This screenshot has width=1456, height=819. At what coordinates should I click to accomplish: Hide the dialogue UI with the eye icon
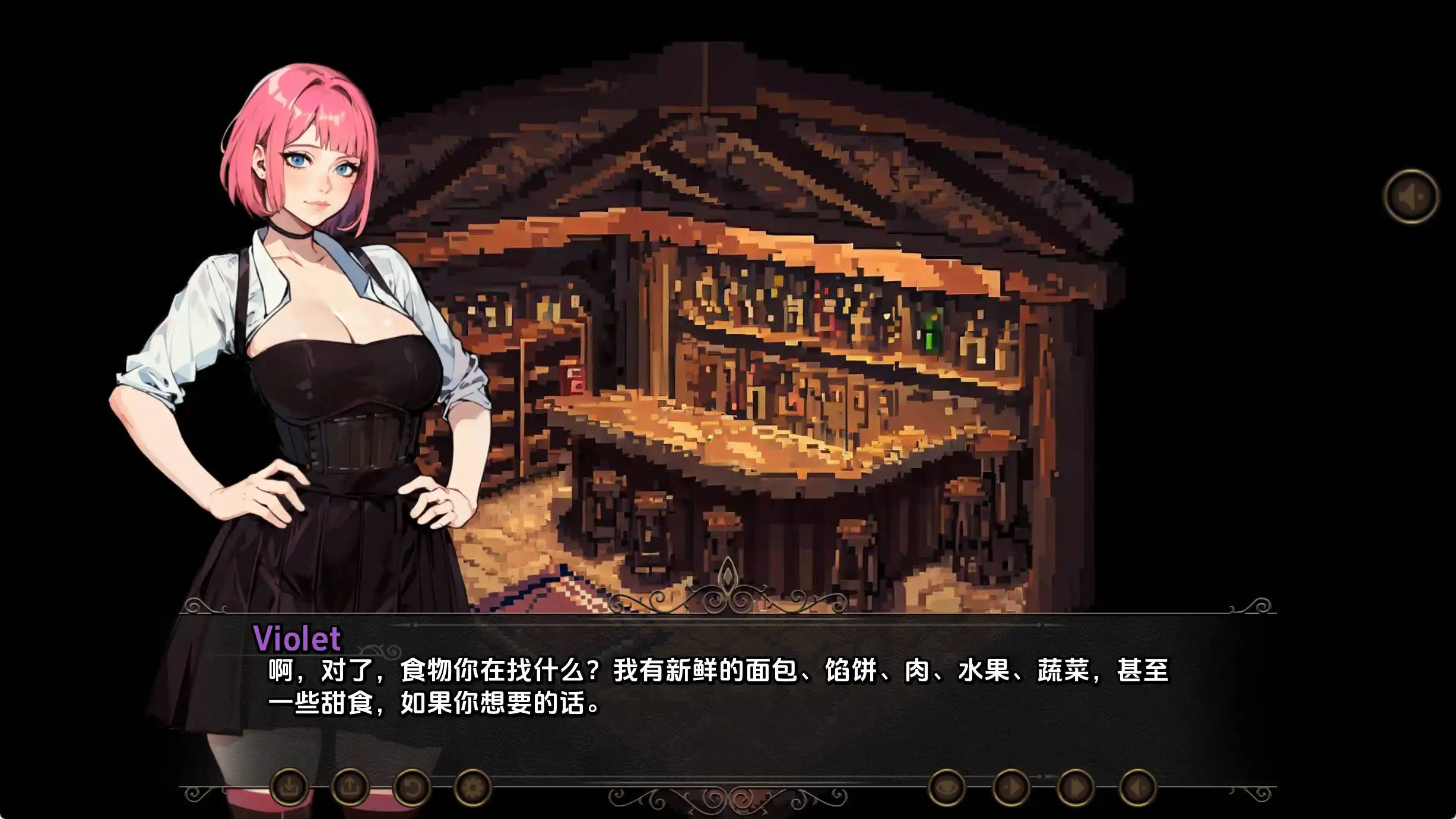click(x=947, y=786)
